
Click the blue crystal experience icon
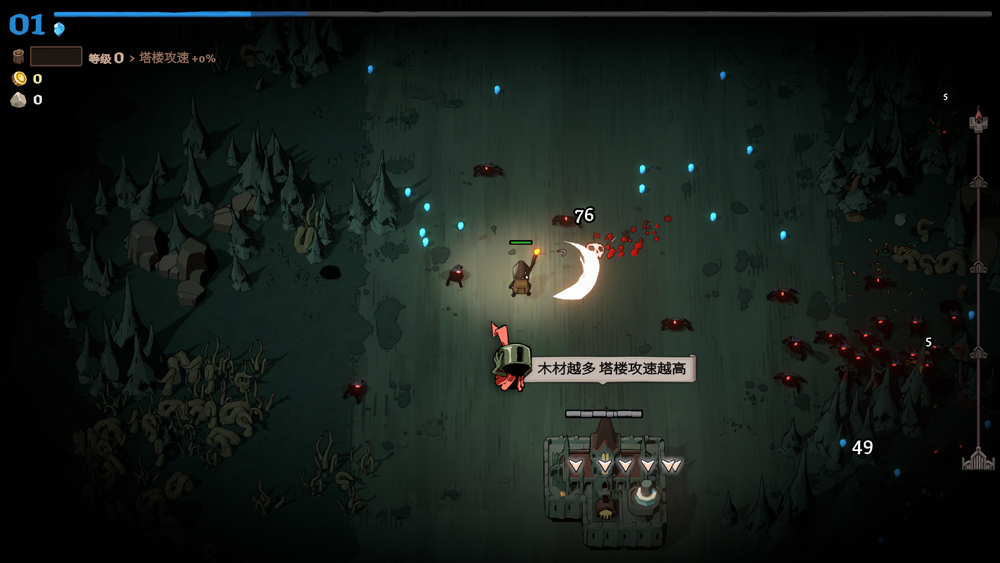[x=59, y=29]
